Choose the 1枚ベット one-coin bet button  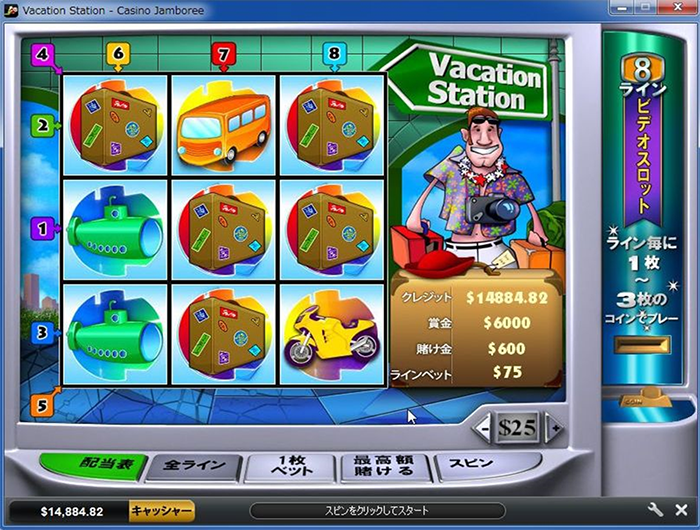[290, 467]
